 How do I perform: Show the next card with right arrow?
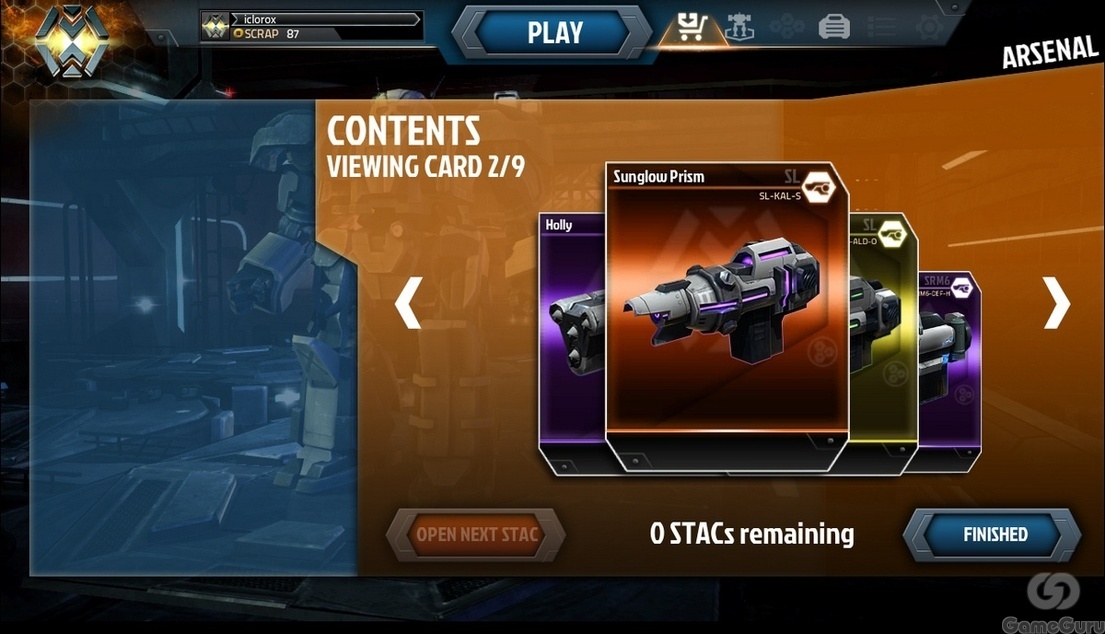[1057, 304]
